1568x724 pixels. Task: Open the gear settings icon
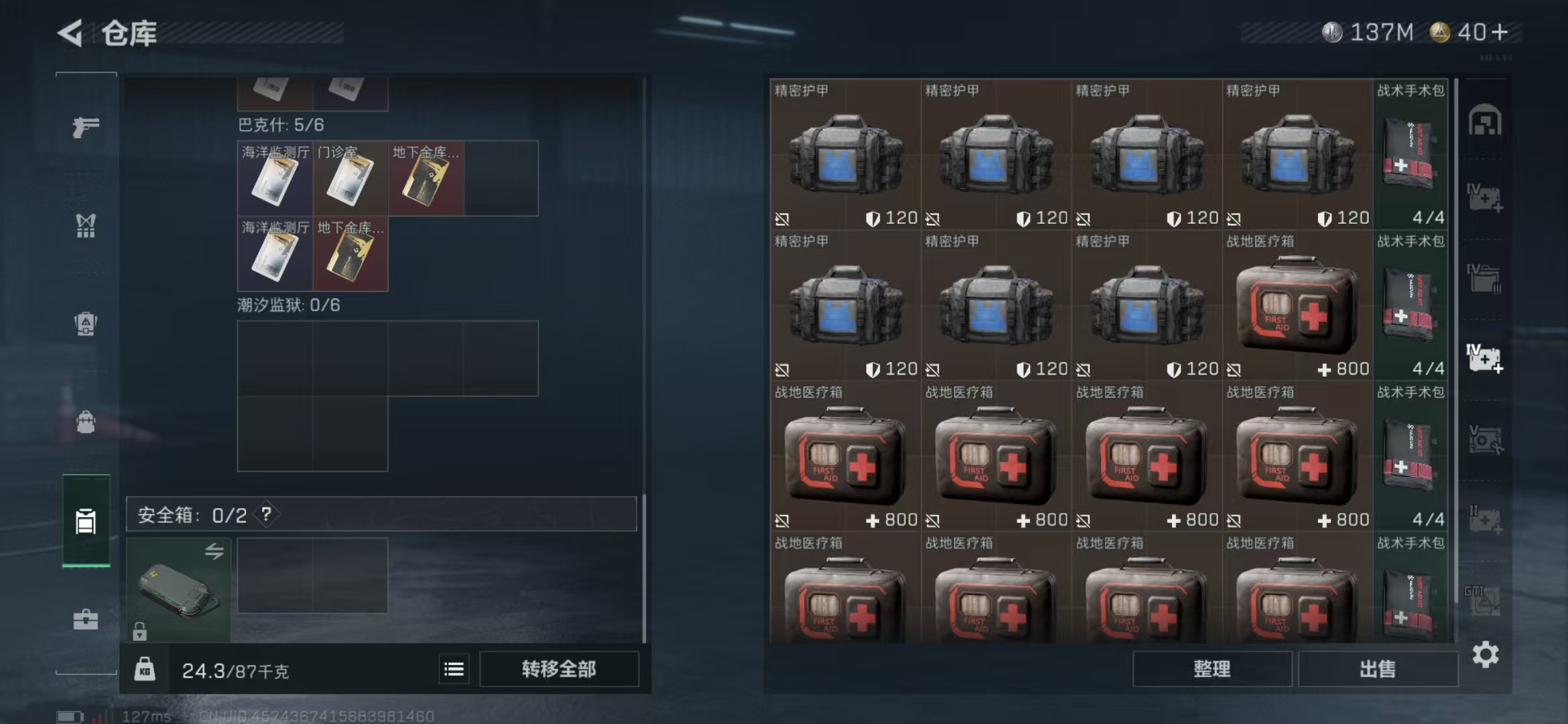click(1486, 655)
